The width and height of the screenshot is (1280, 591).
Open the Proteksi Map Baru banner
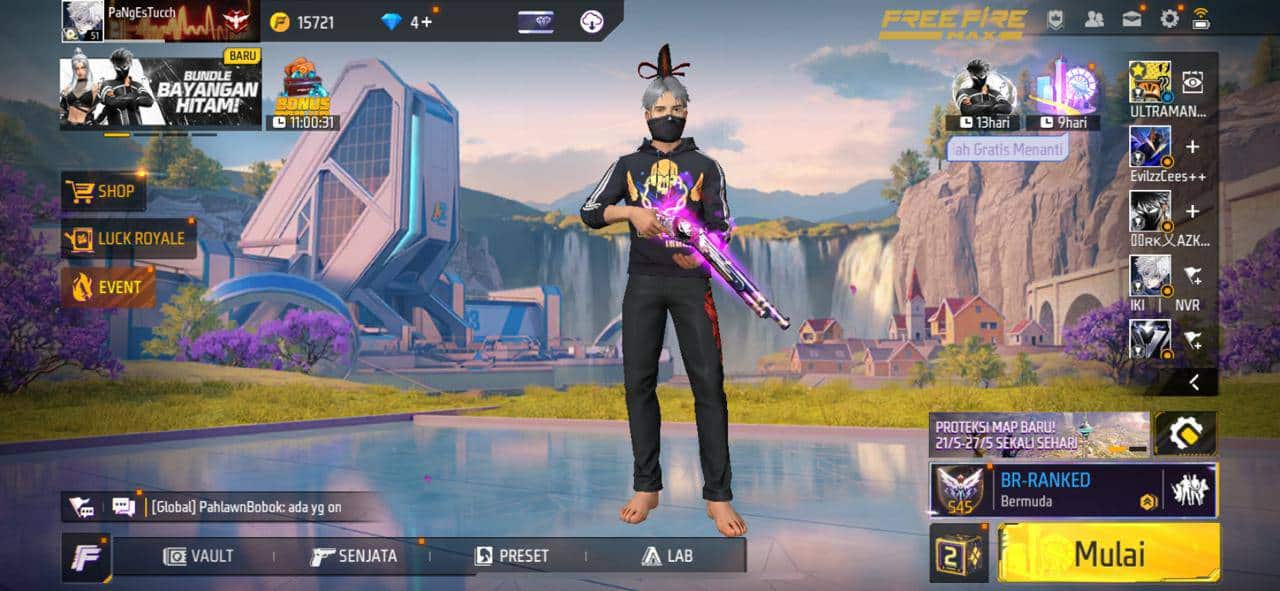tap(1039, 434)
